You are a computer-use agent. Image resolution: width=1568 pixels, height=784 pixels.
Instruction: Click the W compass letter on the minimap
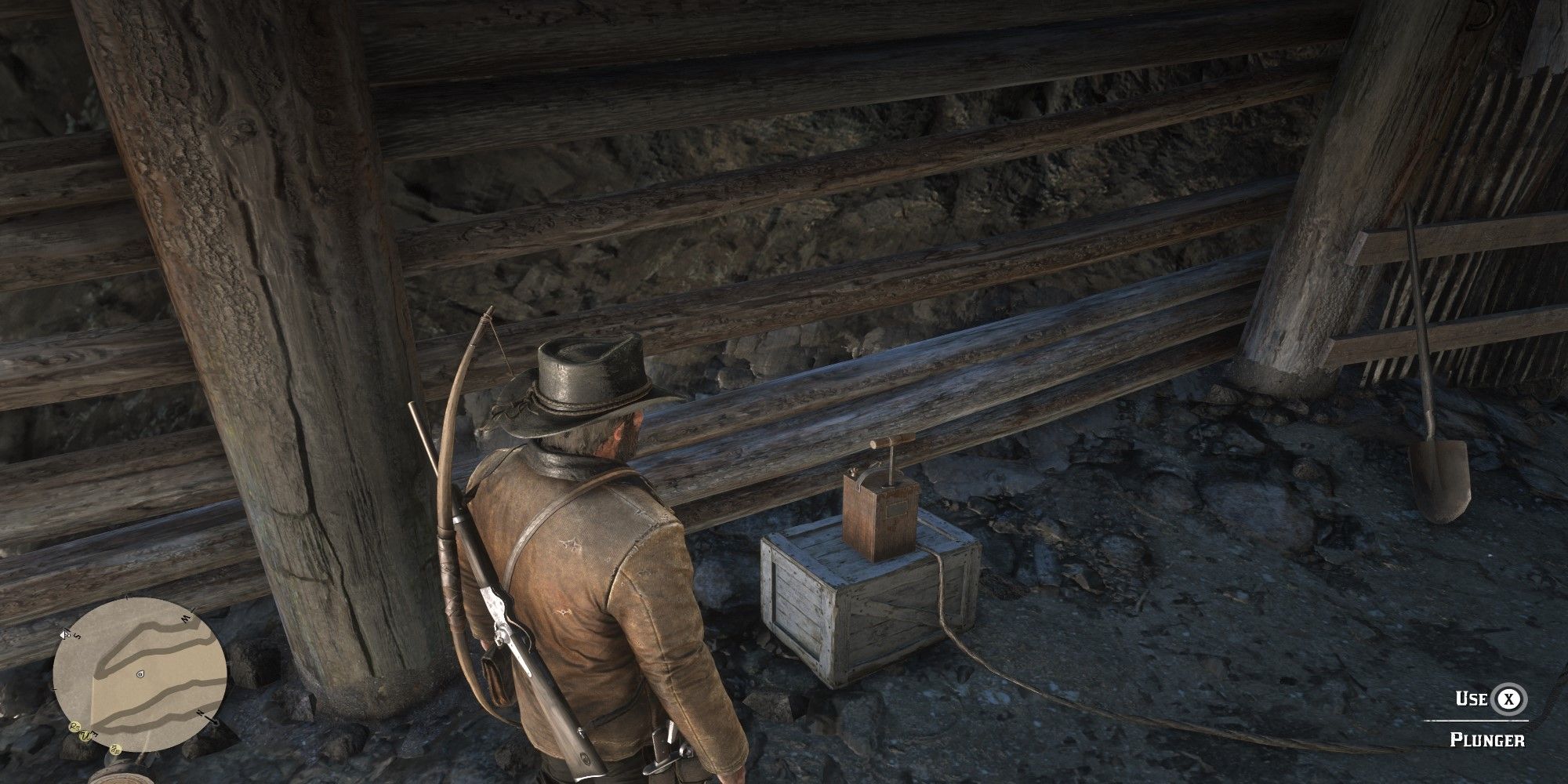(x=185, y=619)
